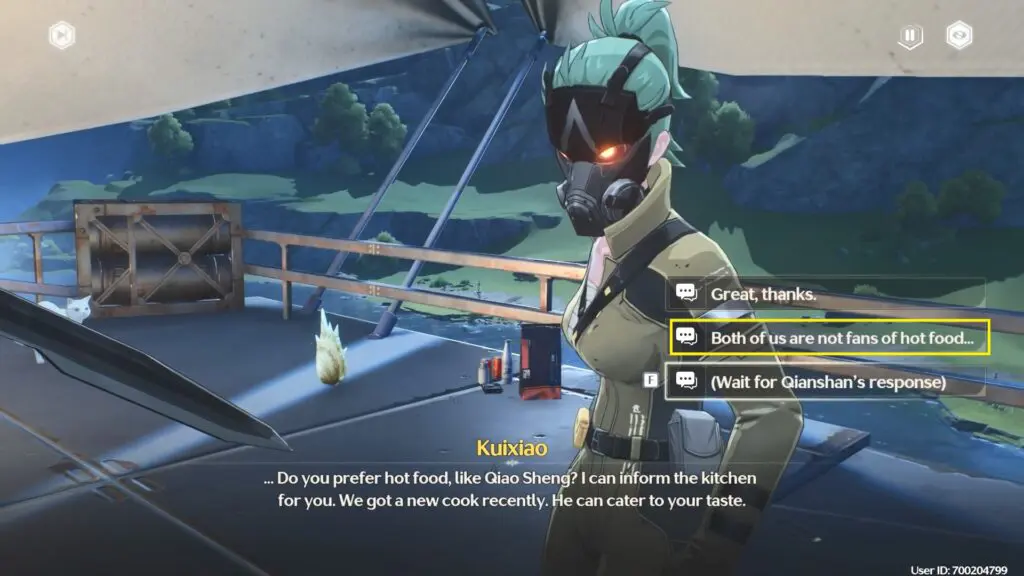Pause the dialogue auto-play
The image size is (1024, 576).
point(909,36)
